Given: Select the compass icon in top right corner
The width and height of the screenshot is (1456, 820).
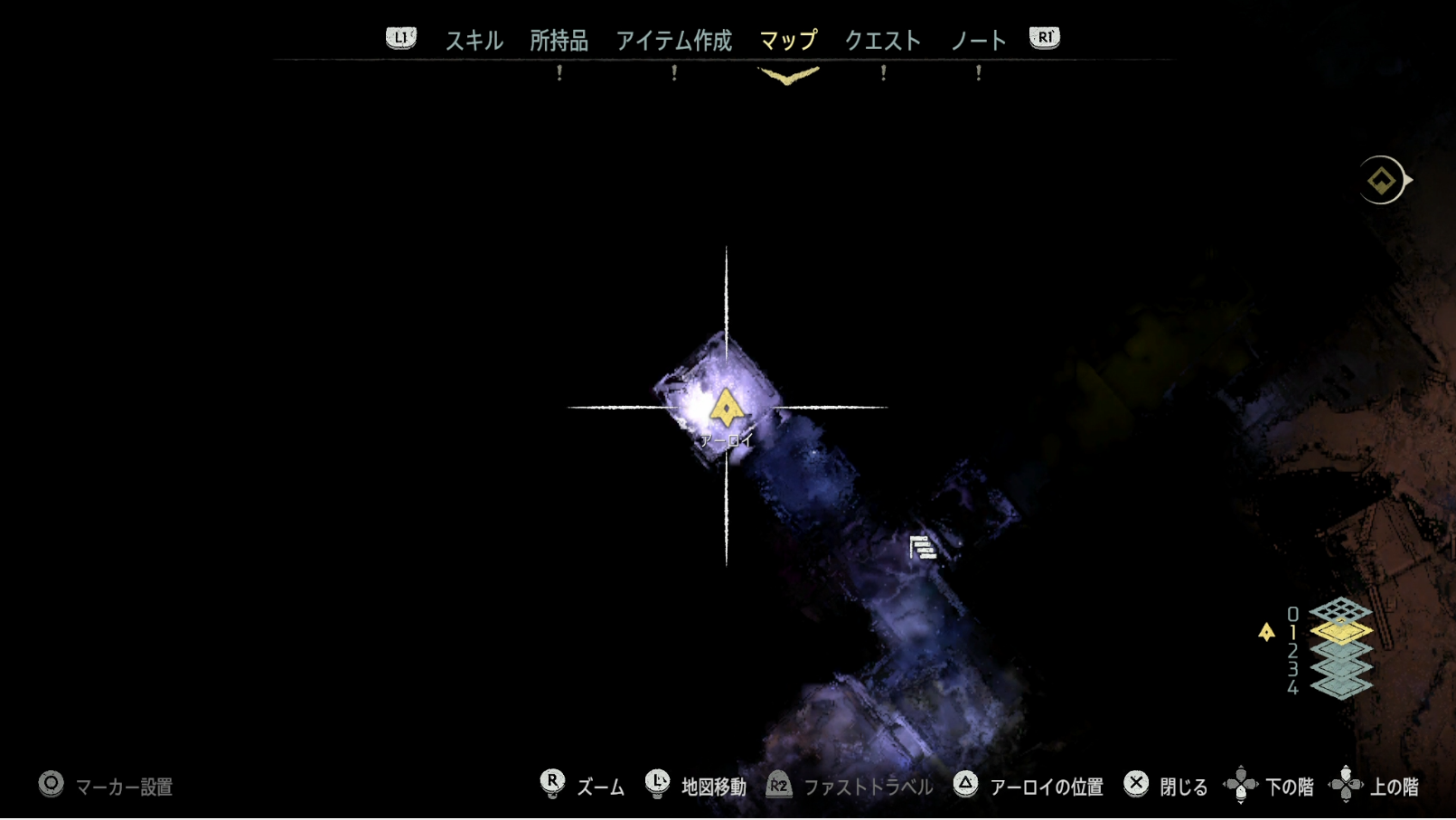Looking at the screenshot, I should click(1380, 180).
